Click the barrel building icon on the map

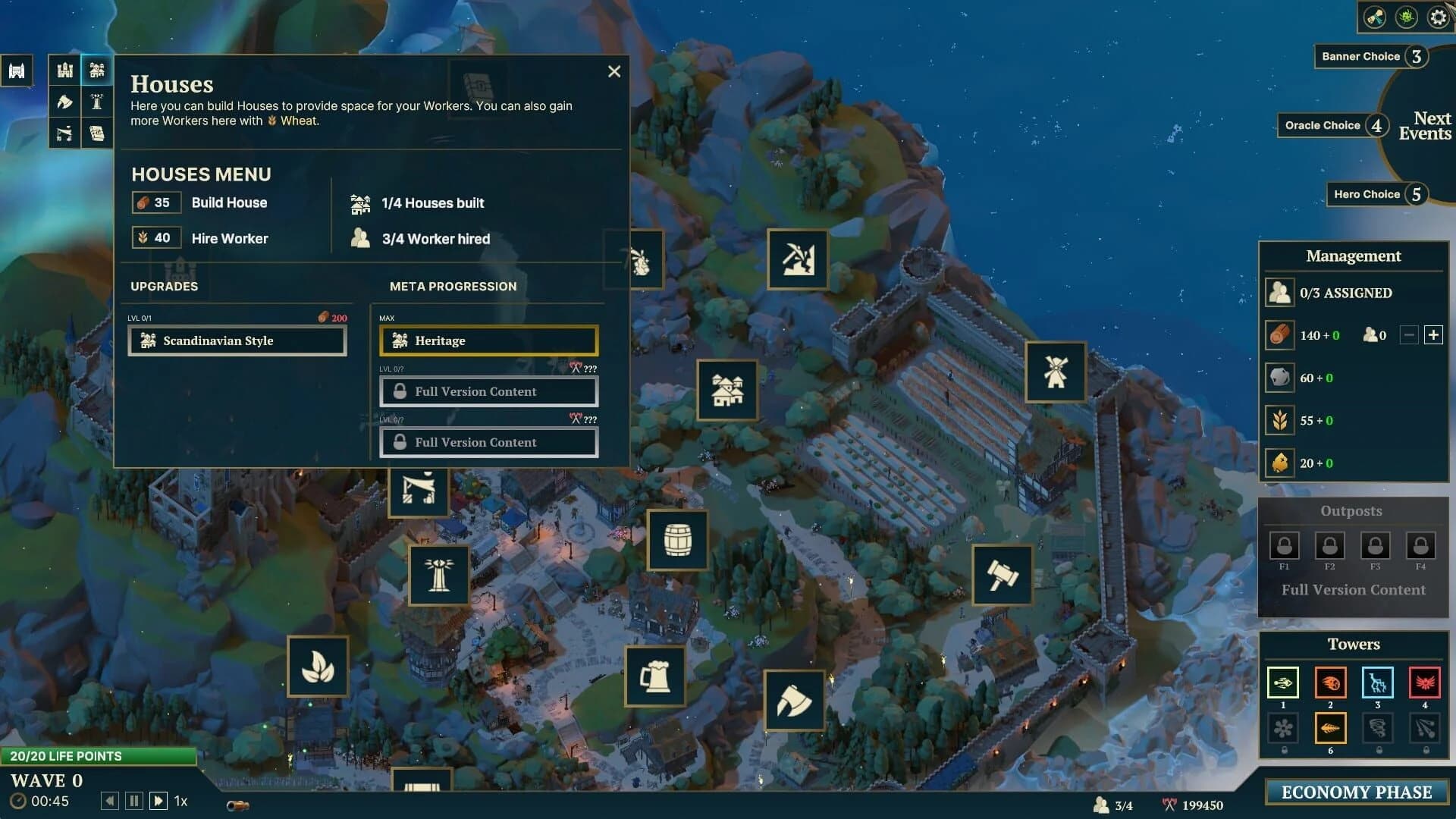(x=677, y=539)
